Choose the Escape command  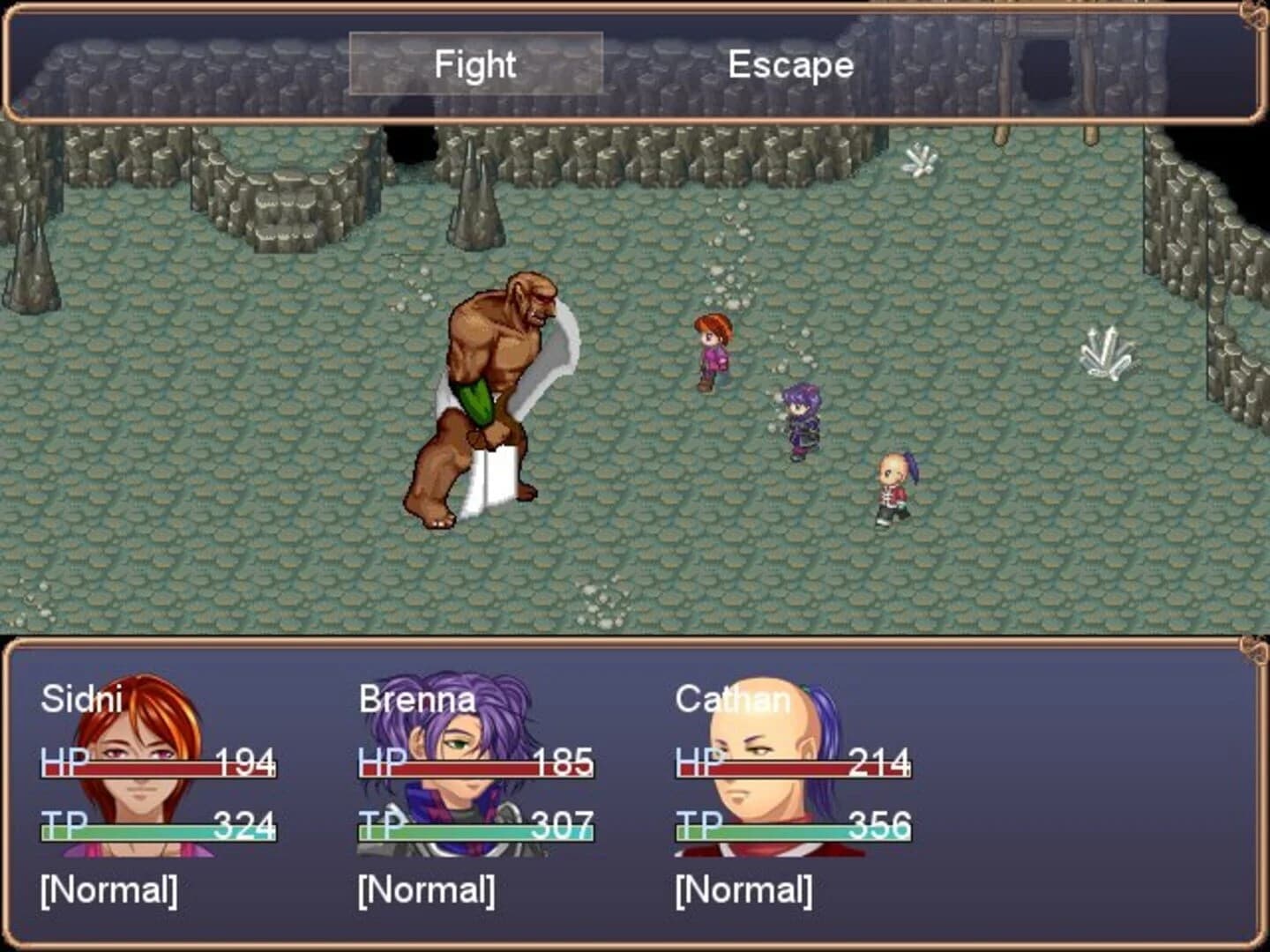[x=789, y=63]
